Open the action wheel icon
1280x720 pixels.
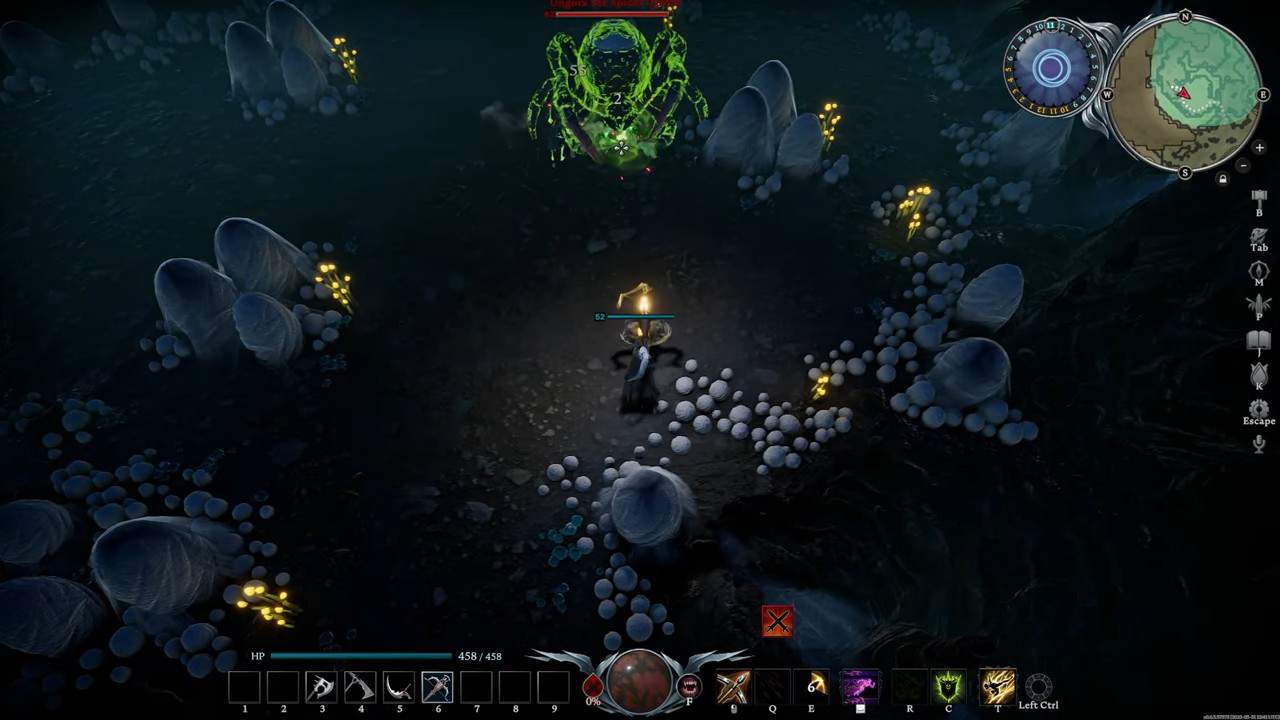click(x=1038, y=686)
